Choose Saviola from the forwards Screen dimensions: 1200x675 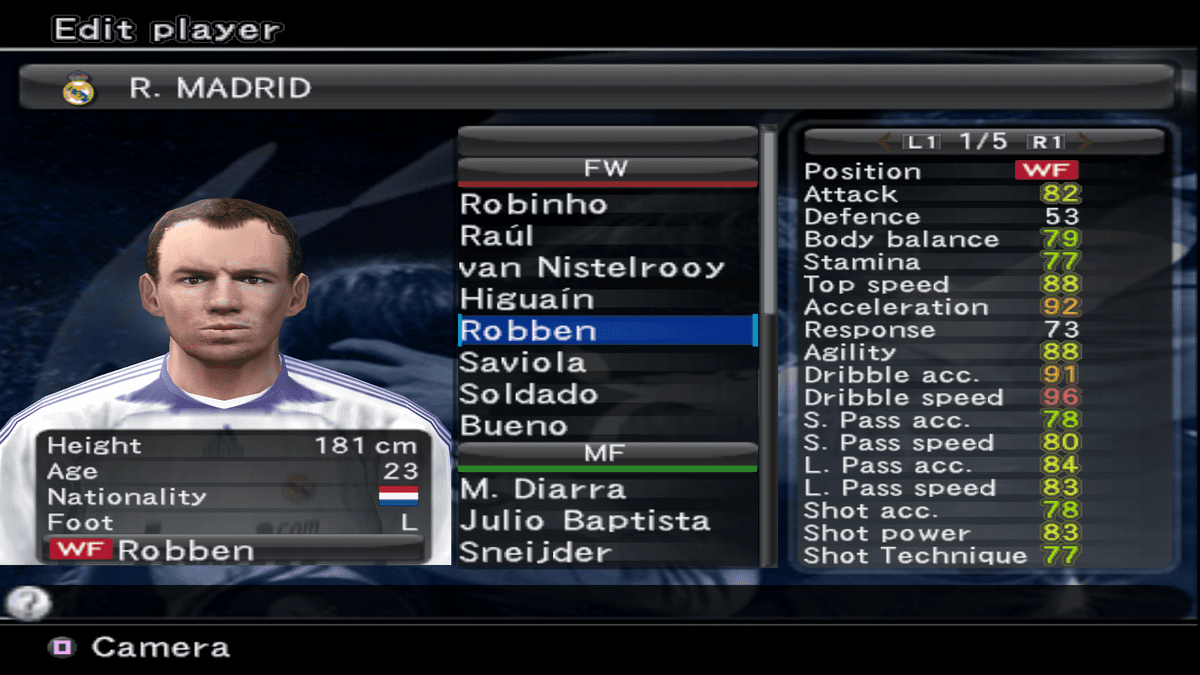tap(522, 362)
